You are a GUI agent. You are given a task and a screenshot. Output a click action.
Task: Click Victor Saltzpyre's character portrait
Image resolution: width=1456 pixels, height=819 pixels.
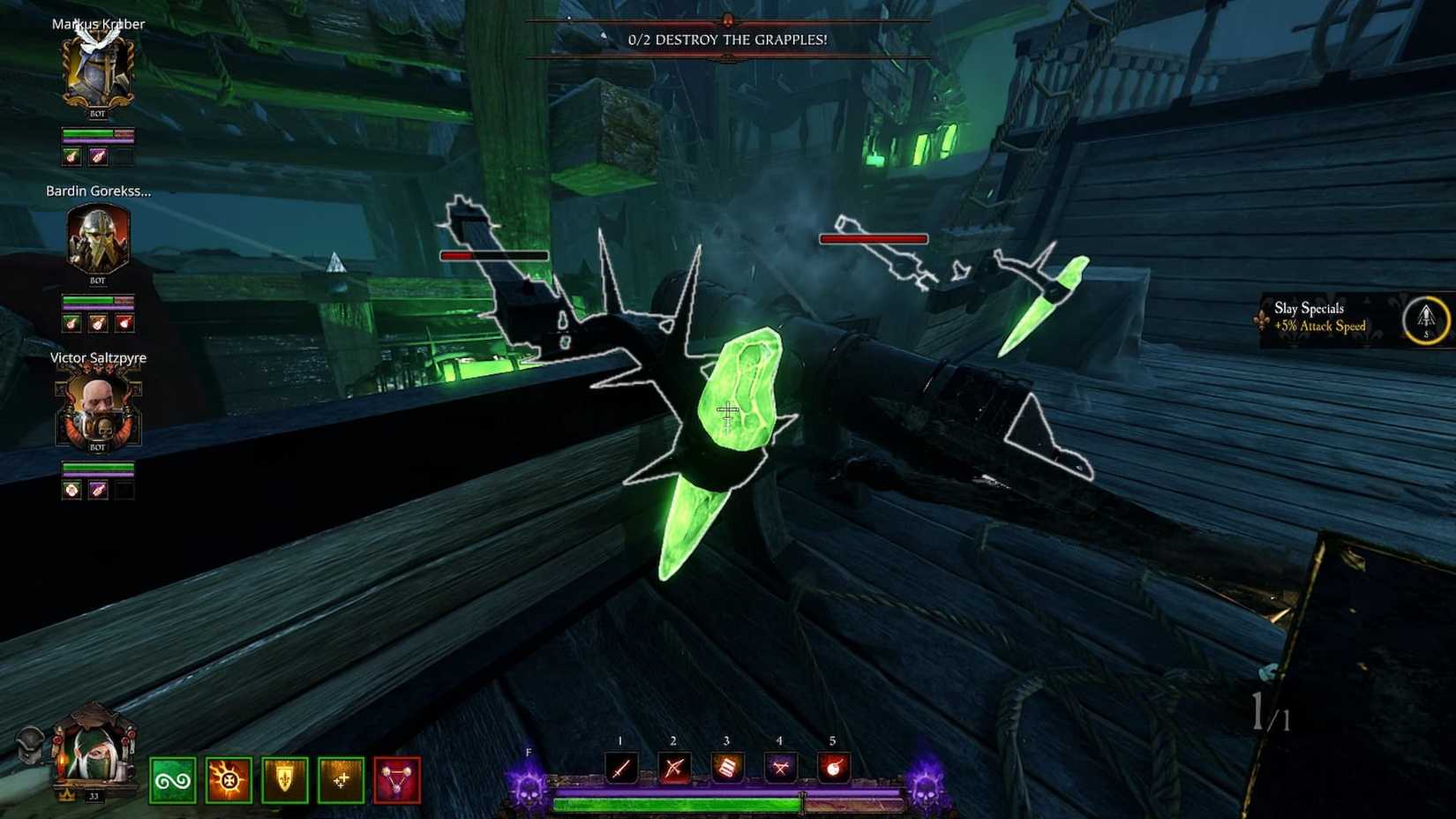point(97,408)
